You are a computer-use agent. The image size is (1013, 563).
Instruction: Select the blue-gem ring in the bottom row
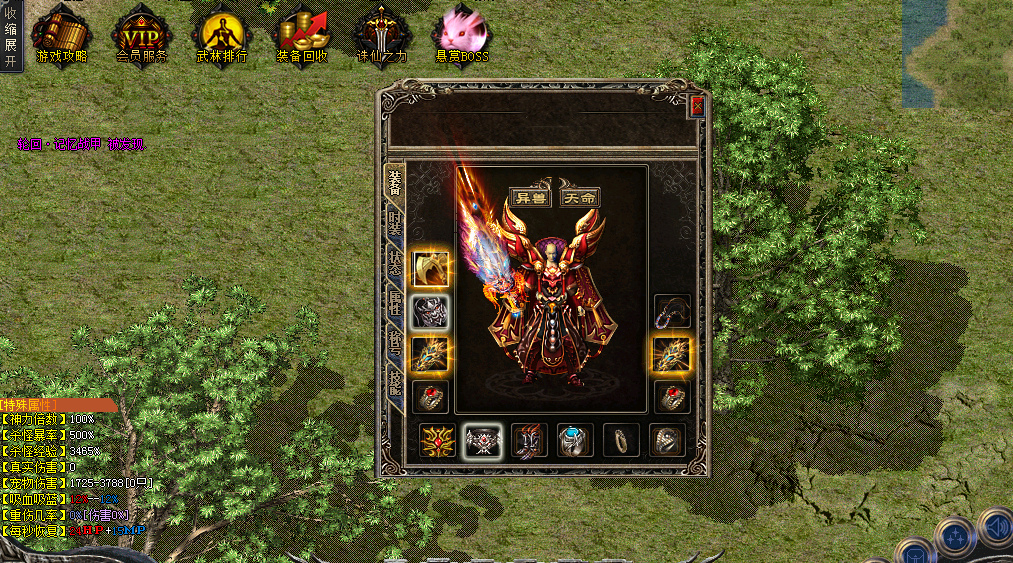coord(576,440)
